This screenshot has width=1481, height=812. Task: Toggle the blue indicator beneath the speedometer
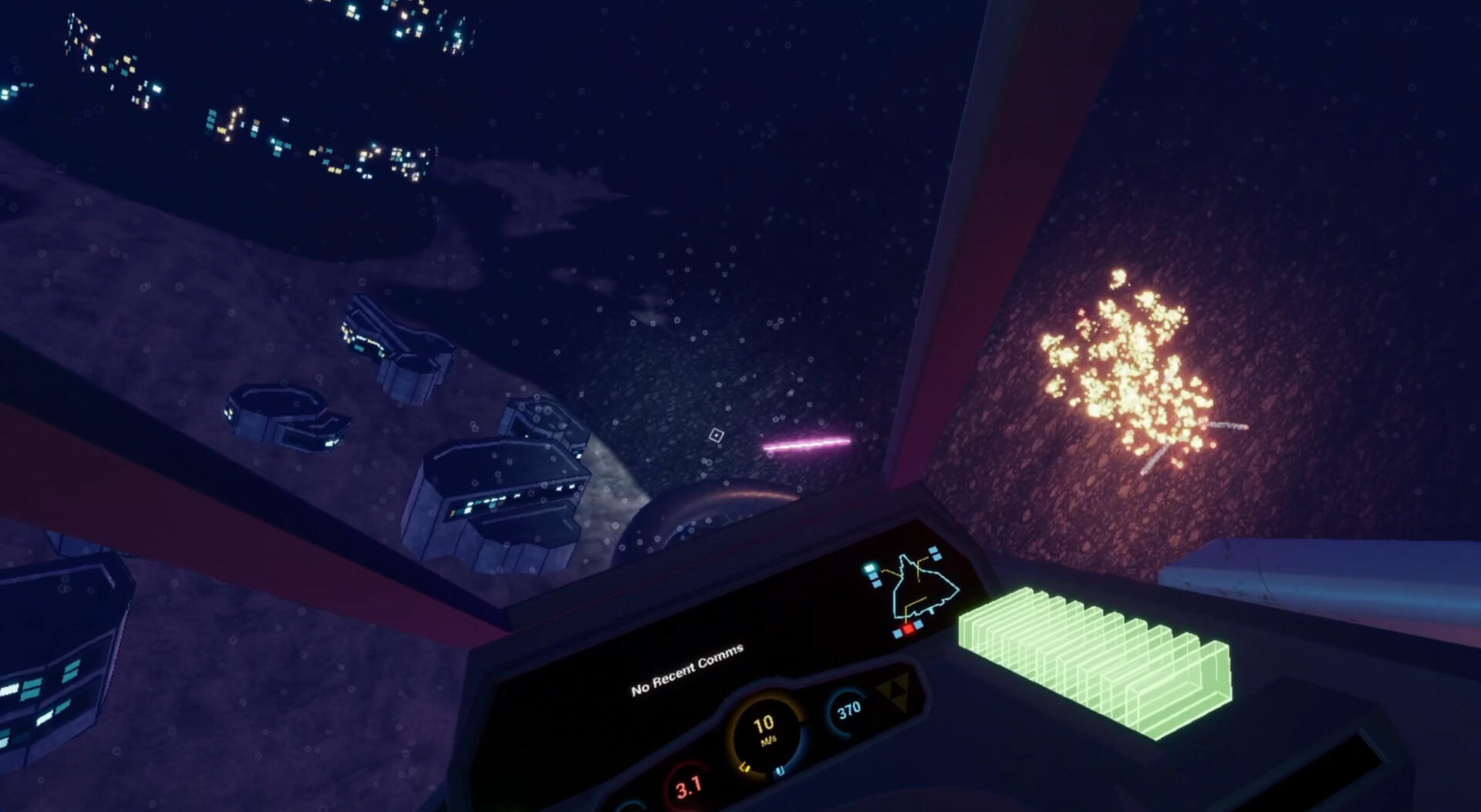(779, 771)
